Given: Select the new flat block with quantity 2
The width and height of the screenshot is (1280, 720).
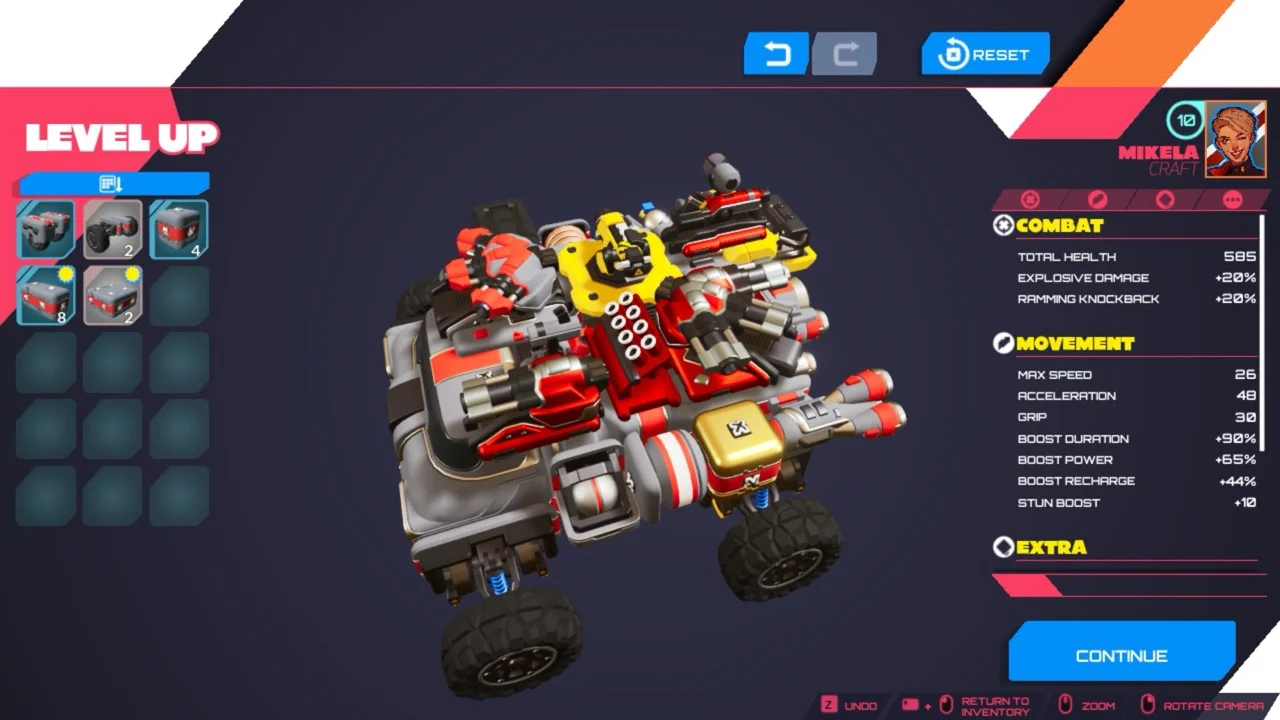Looking at the screenshot, I should coord(113,295).
